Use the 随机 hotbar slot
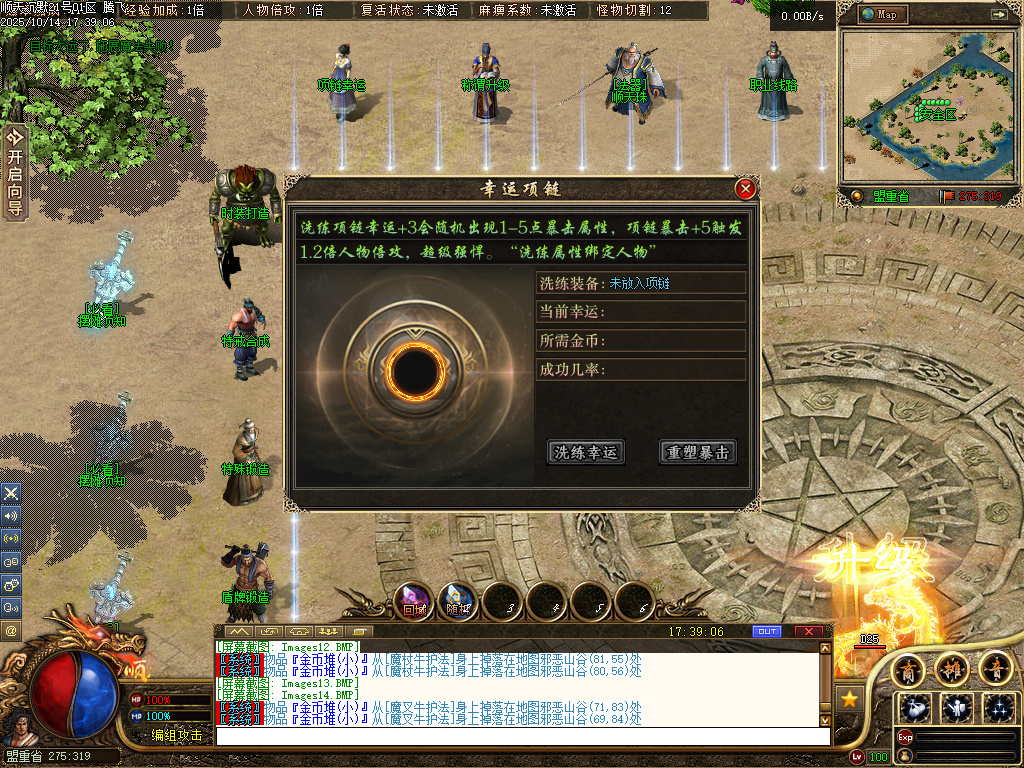The height and width of the screenshot is (768, 1024). pyautogui.click(x=457, y=601)
